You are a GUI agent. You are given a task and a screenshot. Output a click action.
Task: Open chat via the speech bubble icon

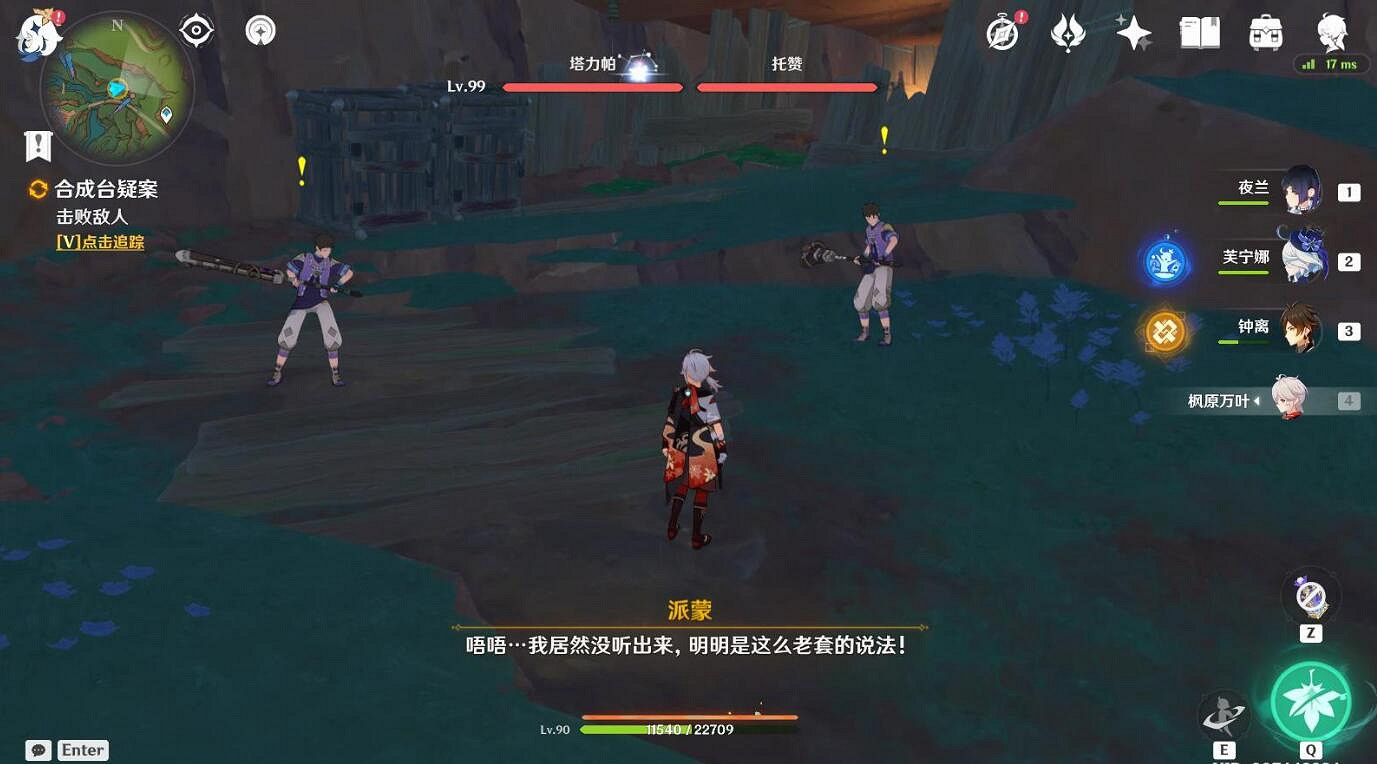click(x=38, y=749)
